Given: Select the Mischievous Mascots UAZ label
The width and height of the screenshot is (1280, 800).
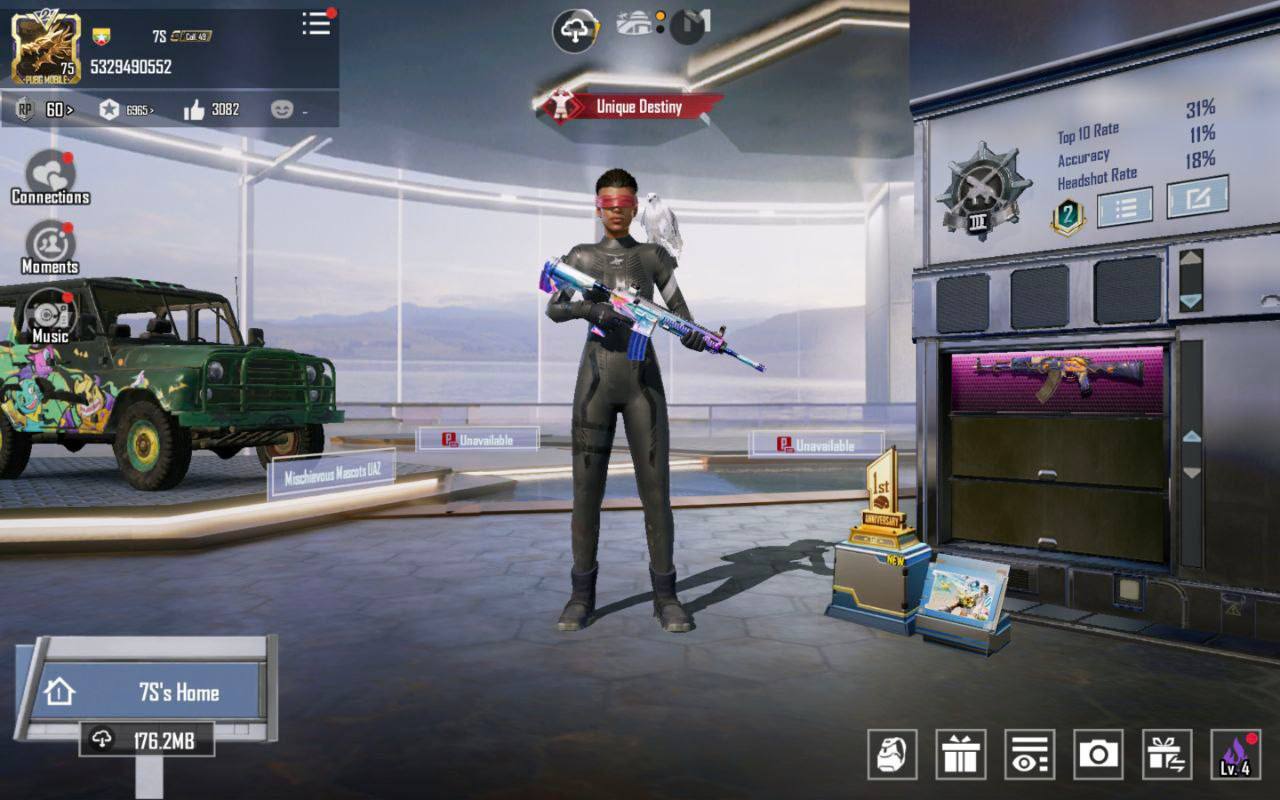Looking at the screenshot, I should click(x=332, y=474).
